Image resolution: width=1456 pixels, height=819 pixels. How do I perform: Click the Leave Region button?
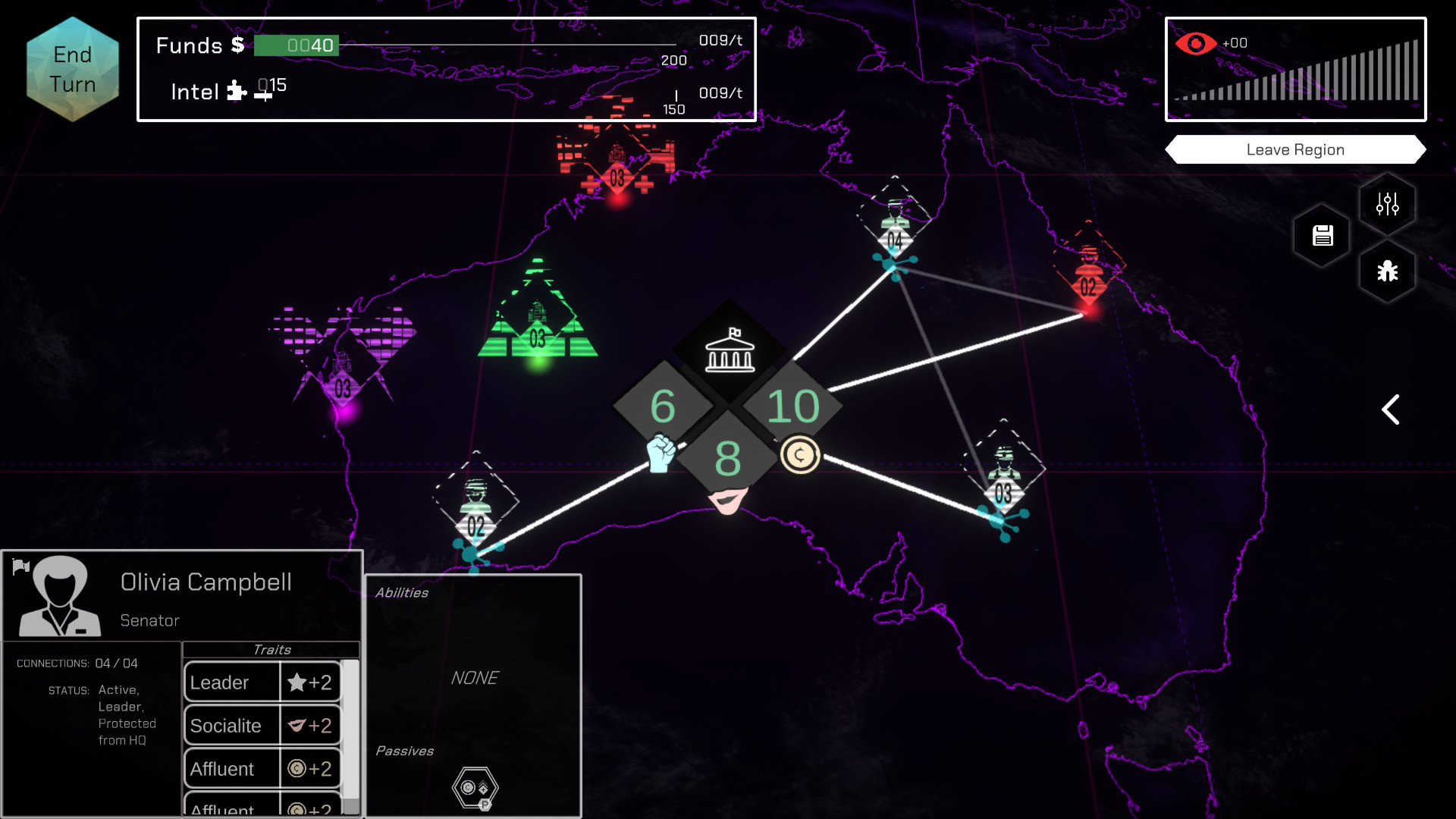pyautogui.click(x=1295, y=149)
